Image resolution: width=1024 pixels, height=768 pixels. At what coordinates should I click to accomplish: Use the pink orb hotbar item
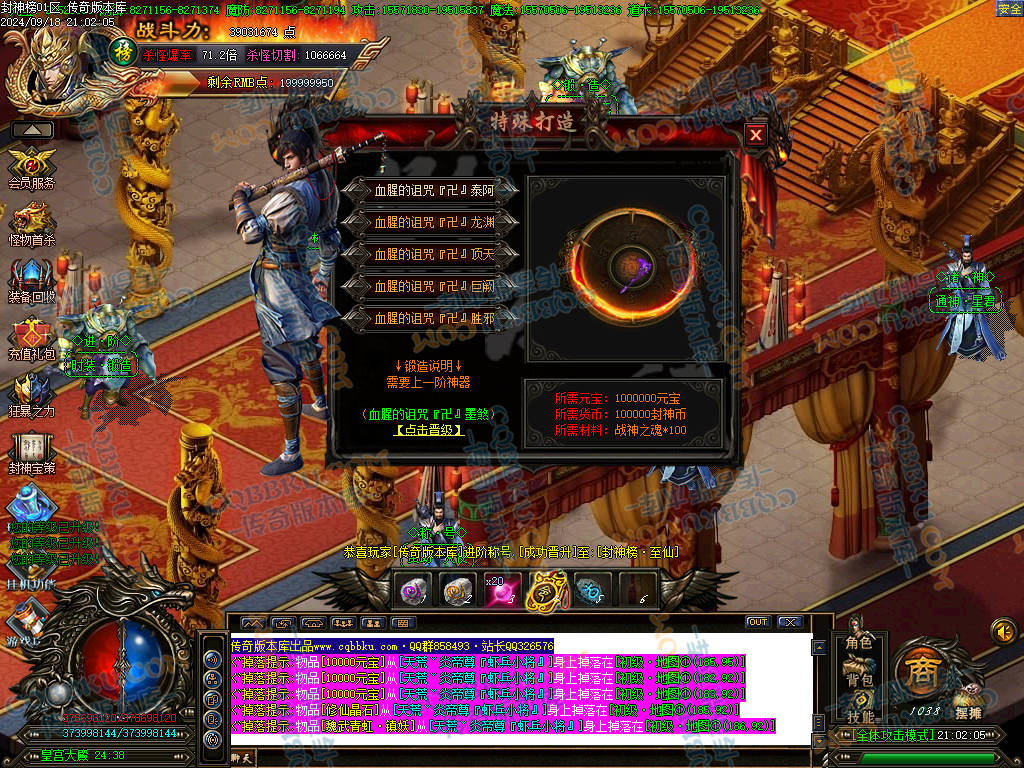pyautogui.click(x=500, y=592)
